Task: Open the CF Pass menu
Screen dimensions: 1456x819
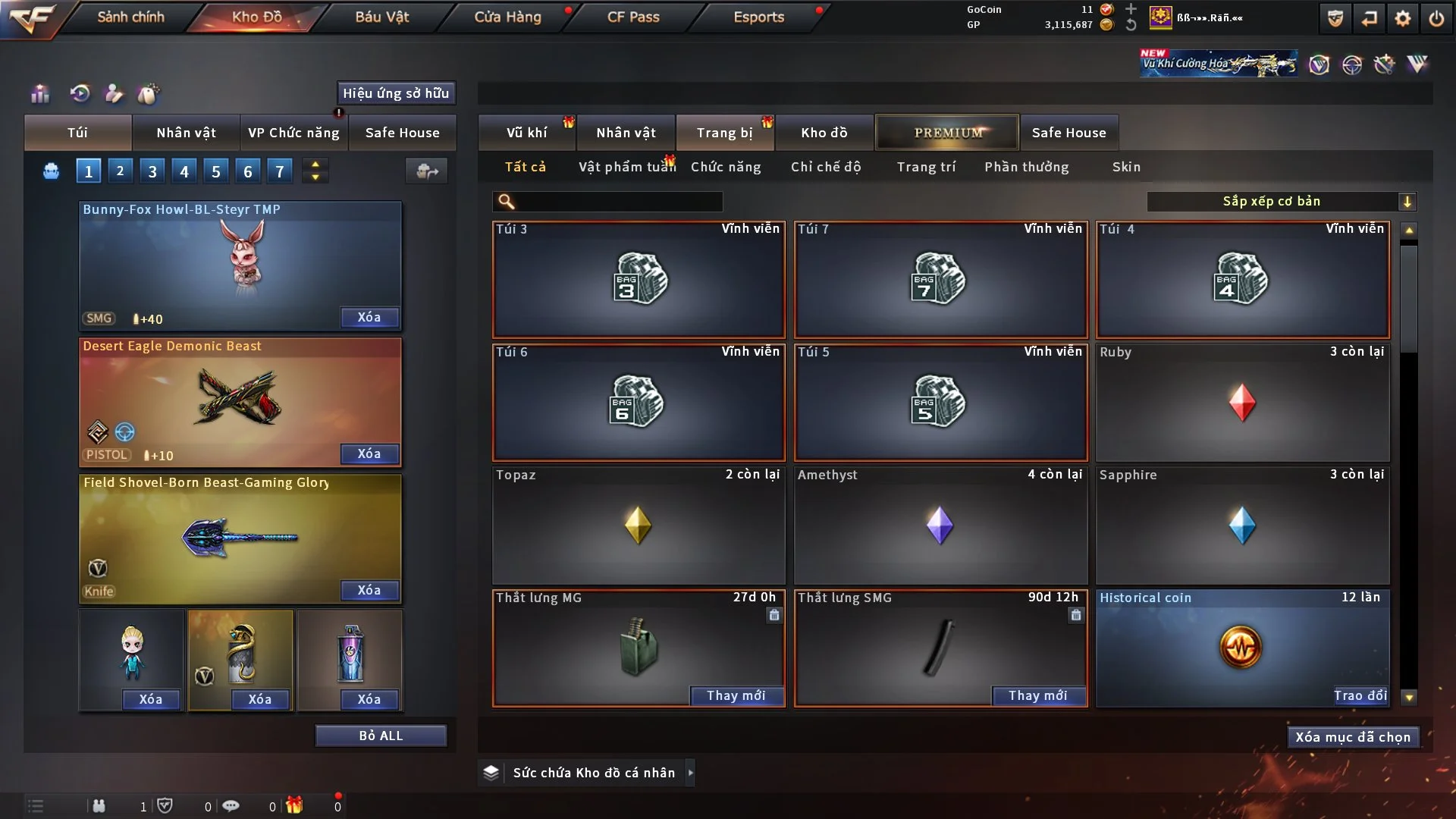Action: pos(633,17)
